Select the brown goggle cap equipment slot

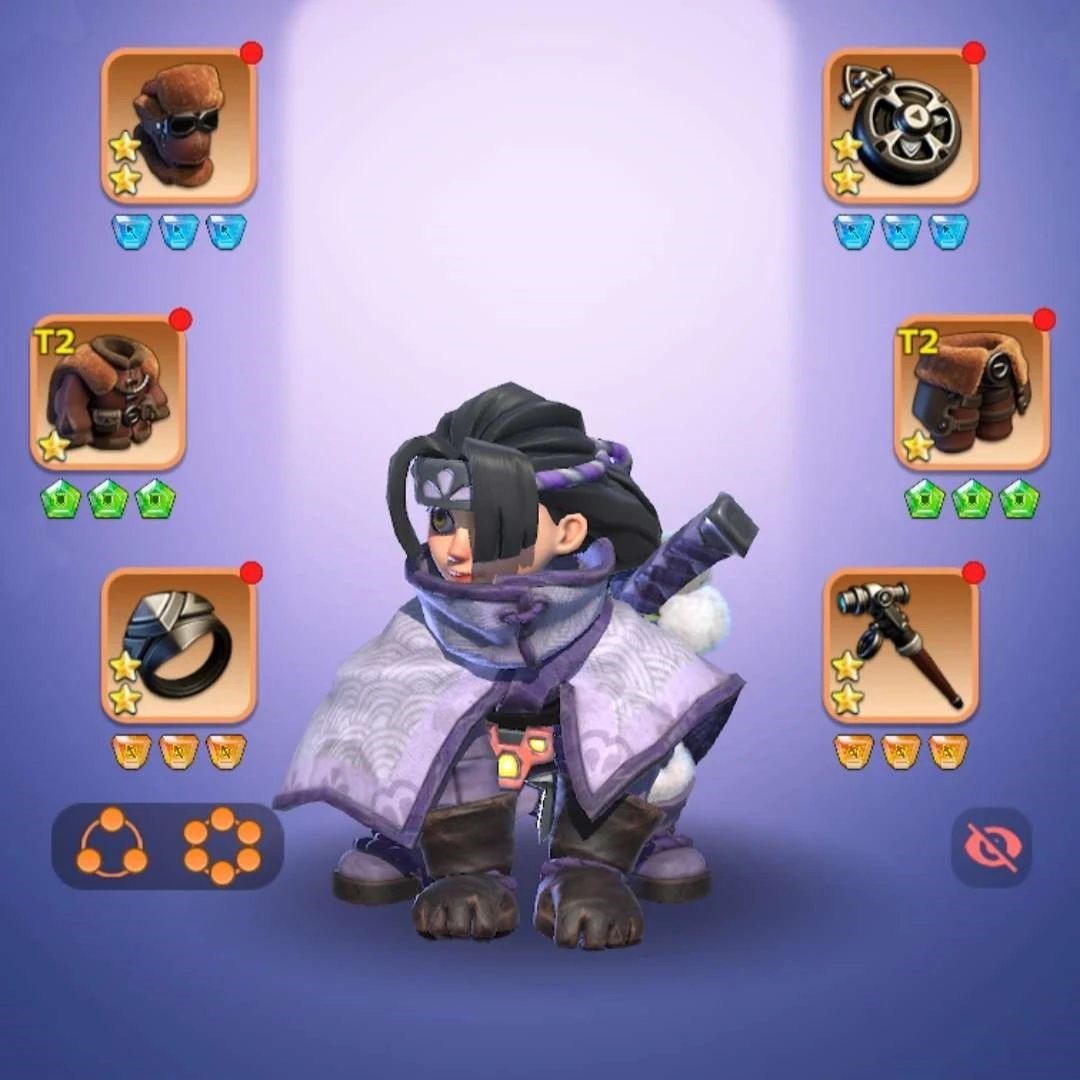point(179,126)
